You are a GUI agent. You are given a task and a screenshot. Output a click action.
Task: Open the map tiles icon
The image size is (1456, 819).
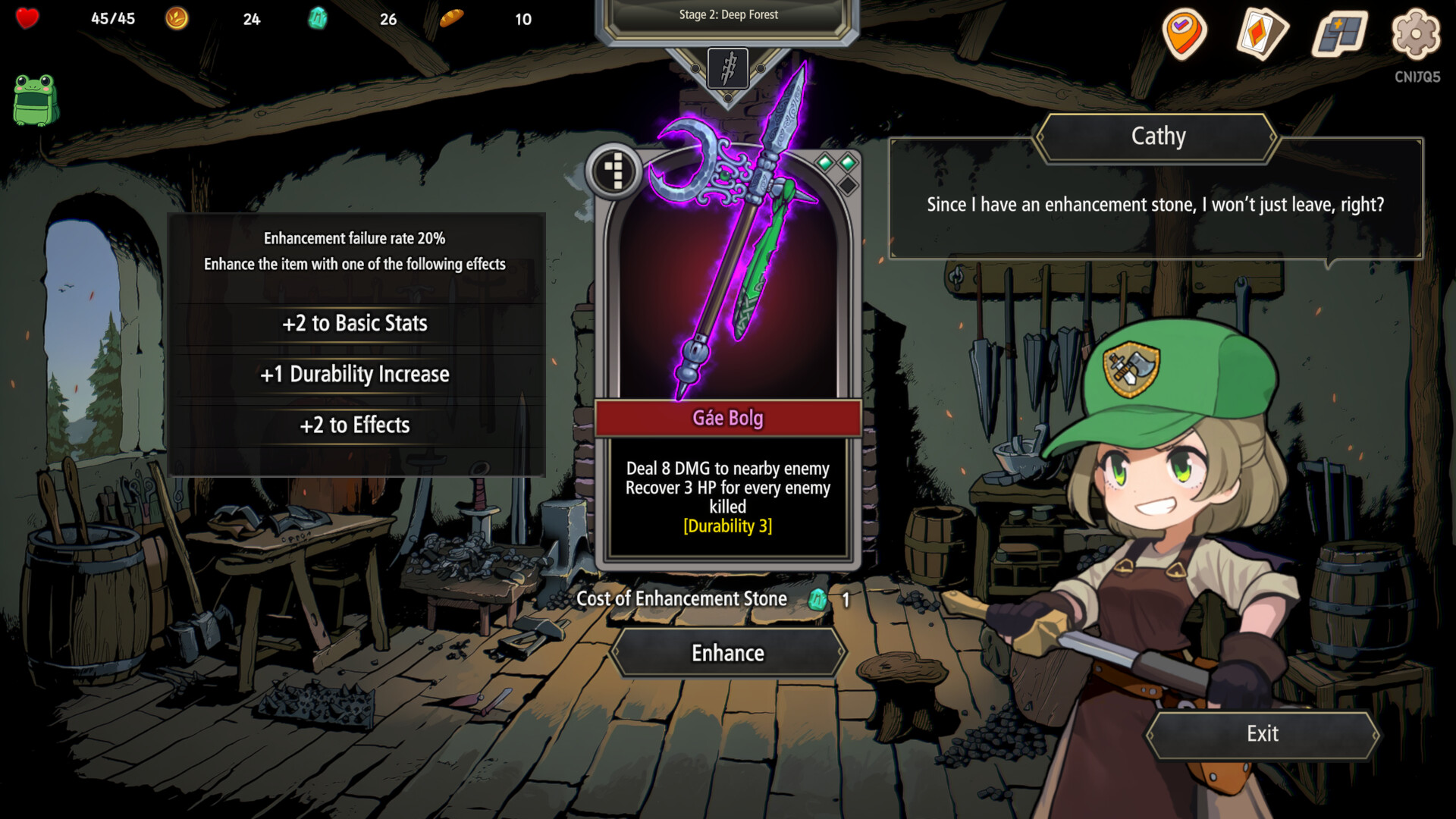pyautogui.click(x=1338, y=34)
